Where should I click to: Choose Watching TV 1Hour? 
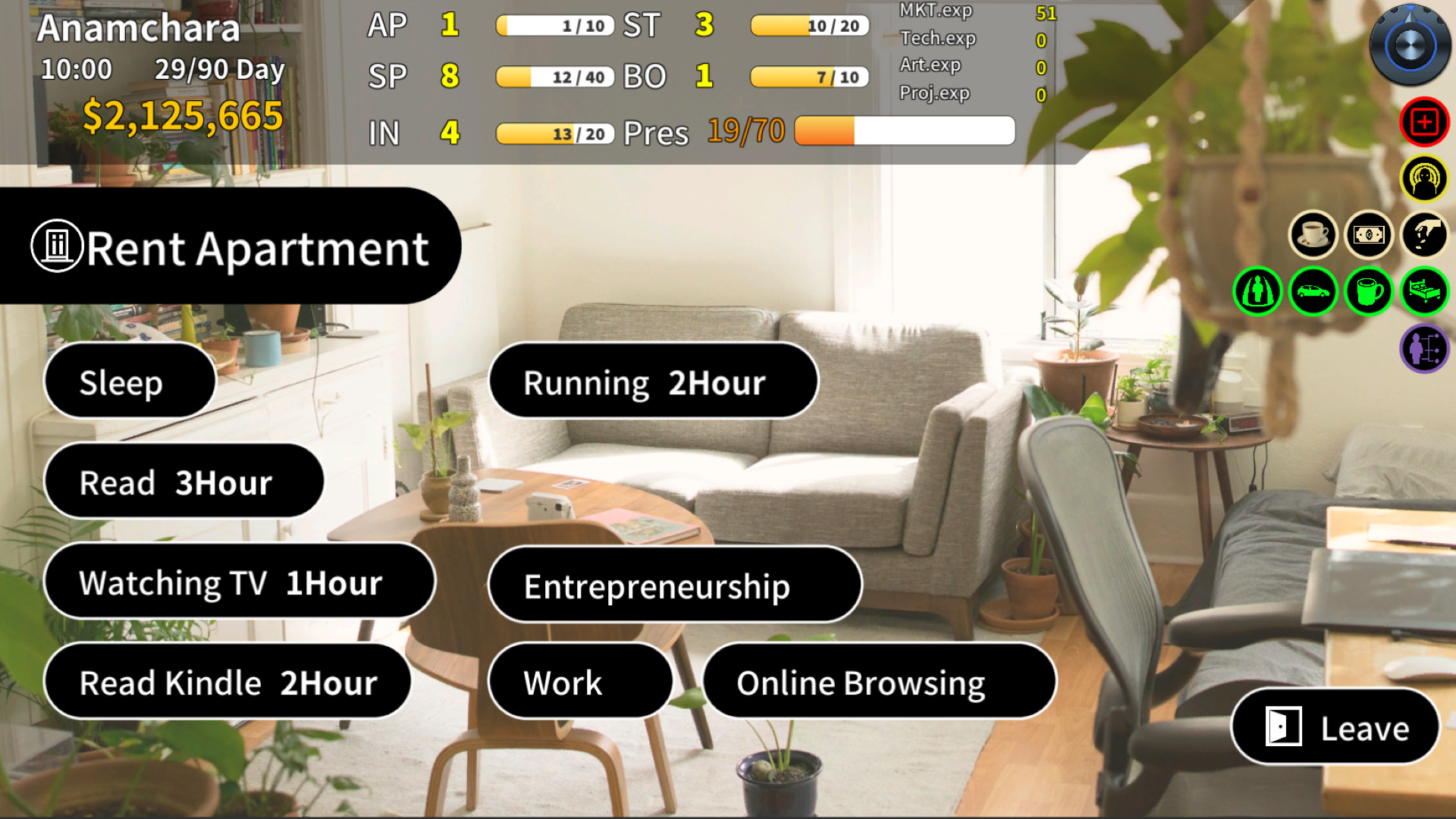click(x=240, y=582)
